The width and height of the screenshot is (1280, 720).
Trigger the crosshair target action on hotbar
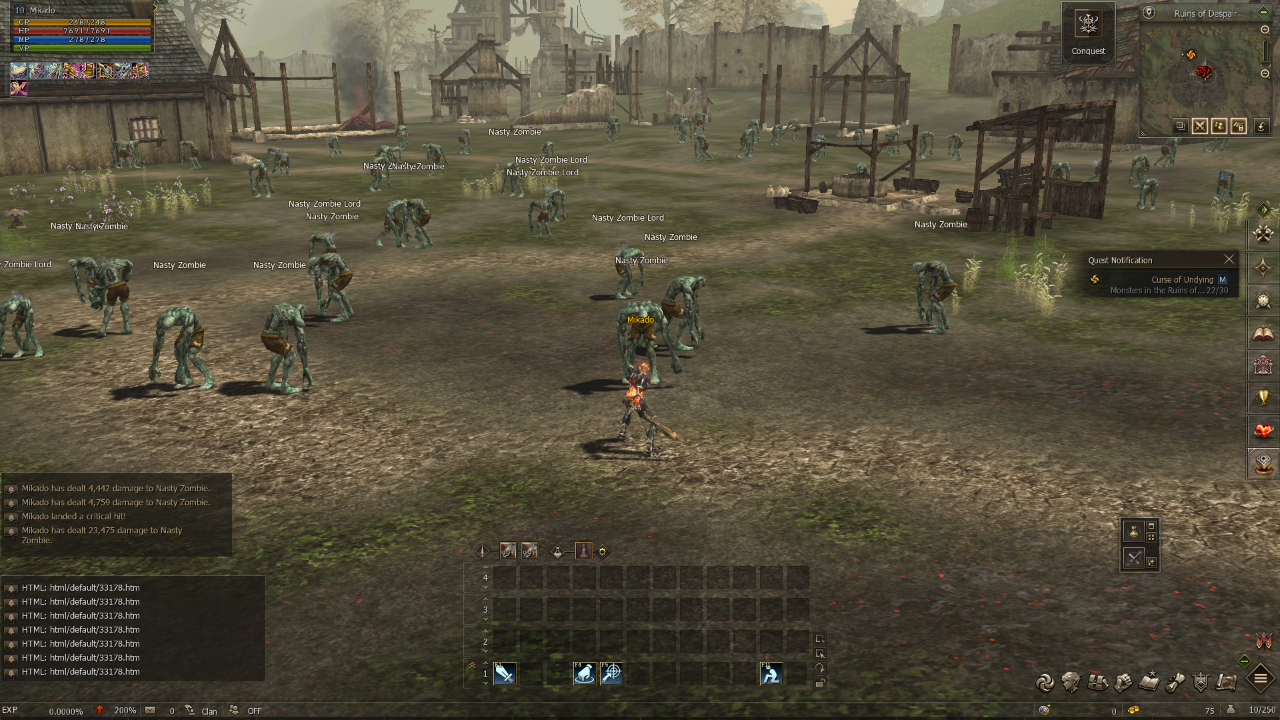pyautogui.click(x=611, y=674)
